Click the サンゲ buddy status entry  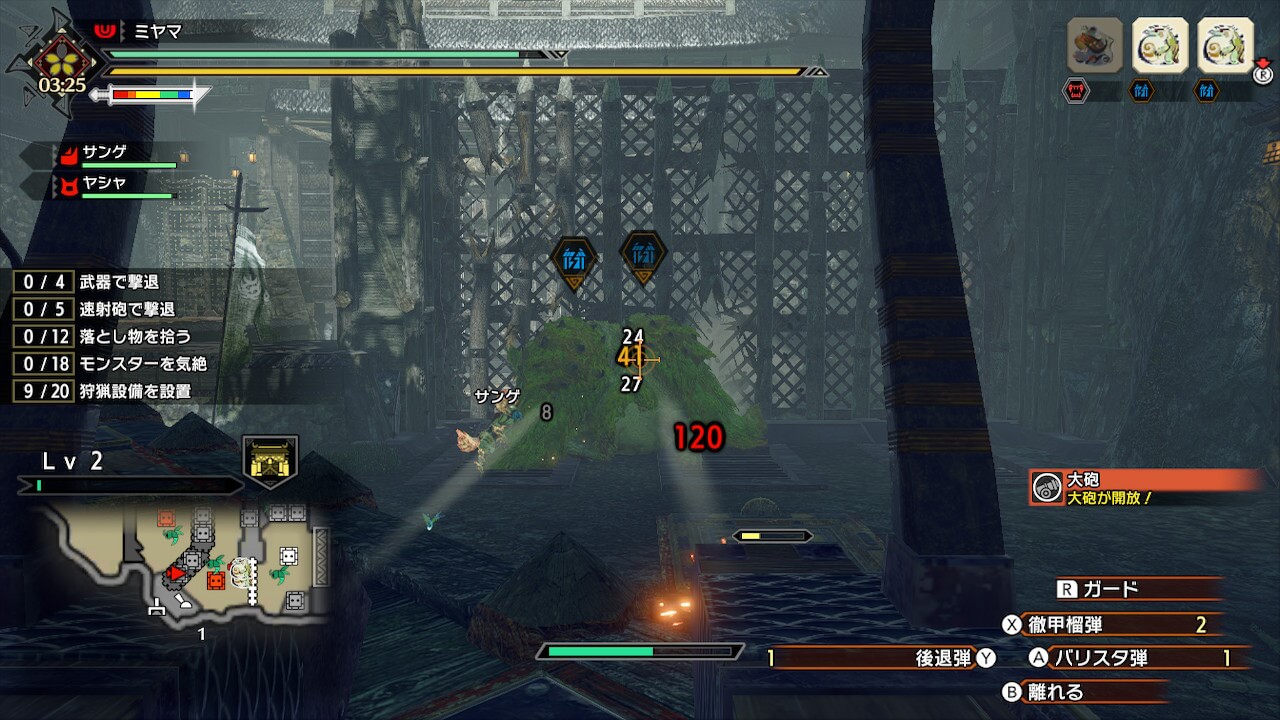coord(120,154)
